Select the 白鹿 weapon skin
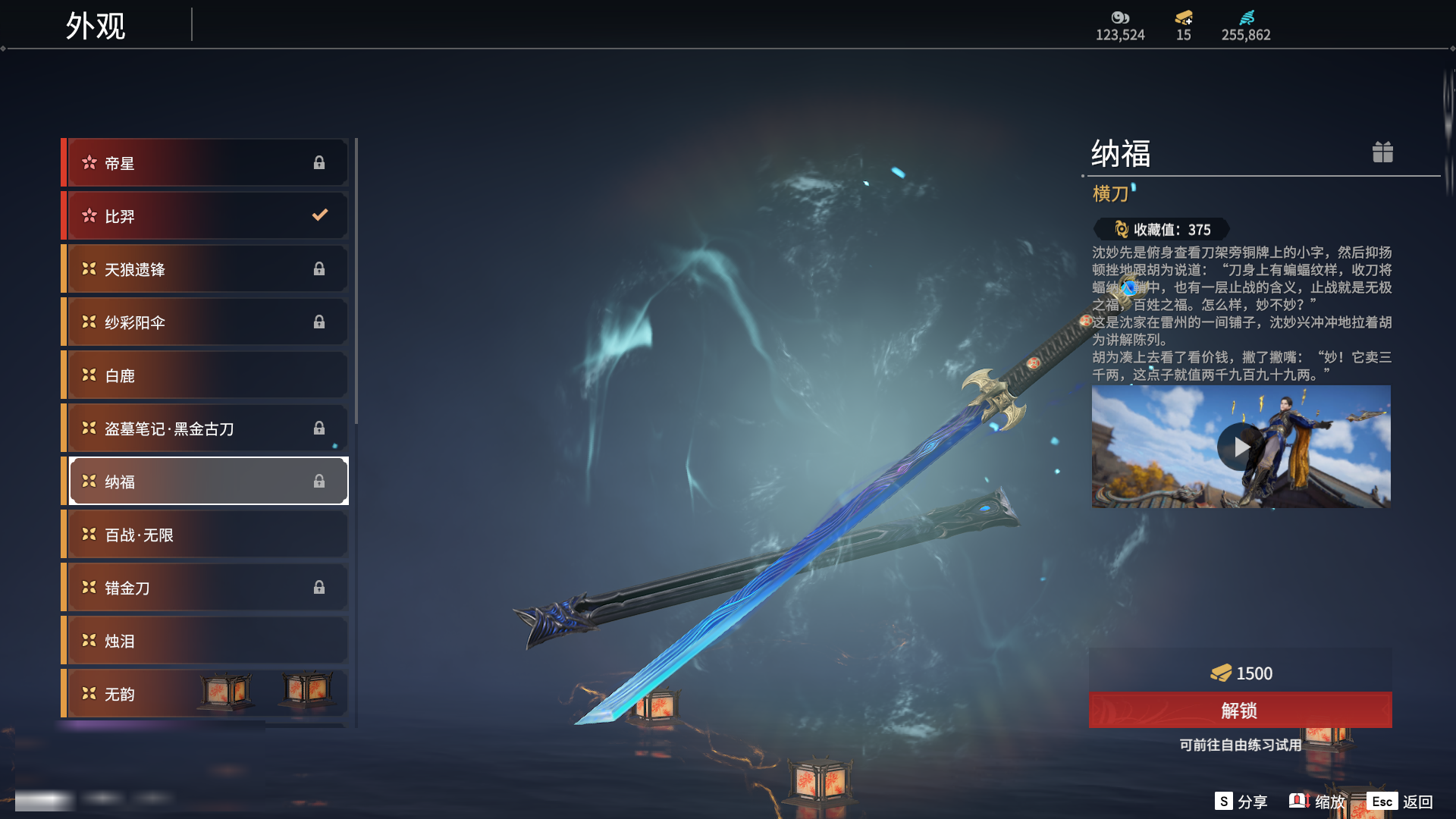1456x819 pixels. pos(206,375)
